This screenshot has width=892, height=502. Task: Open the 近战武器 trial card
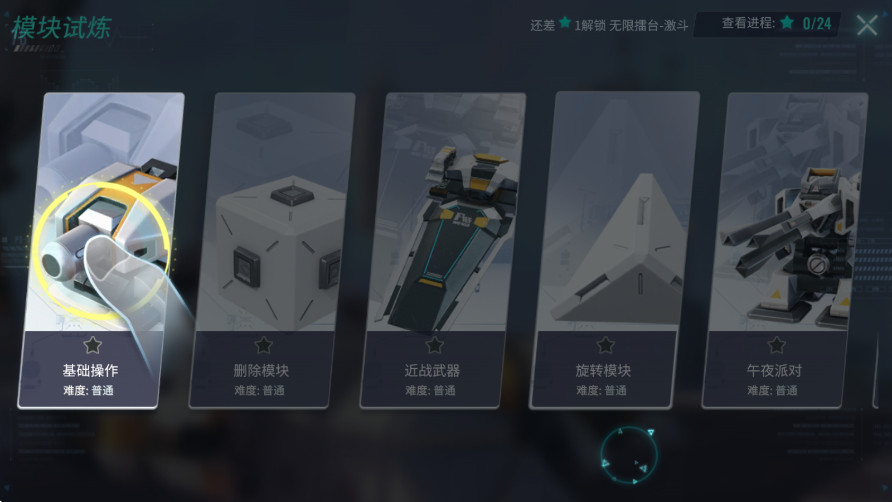(442, 250)
